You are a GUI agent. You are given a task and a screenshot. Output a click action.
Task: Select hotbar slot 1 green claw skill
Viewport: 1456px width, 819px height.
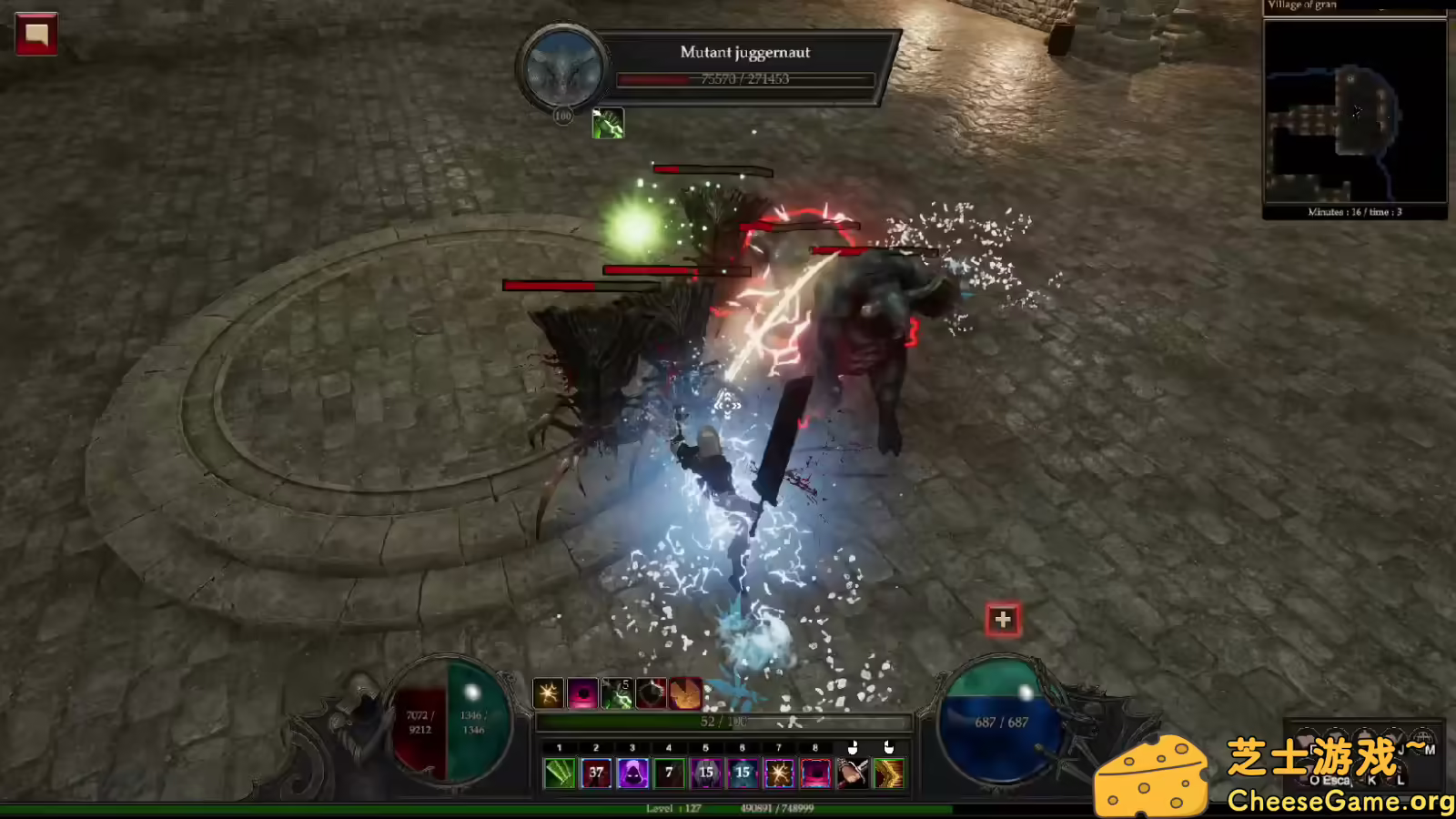559,773
